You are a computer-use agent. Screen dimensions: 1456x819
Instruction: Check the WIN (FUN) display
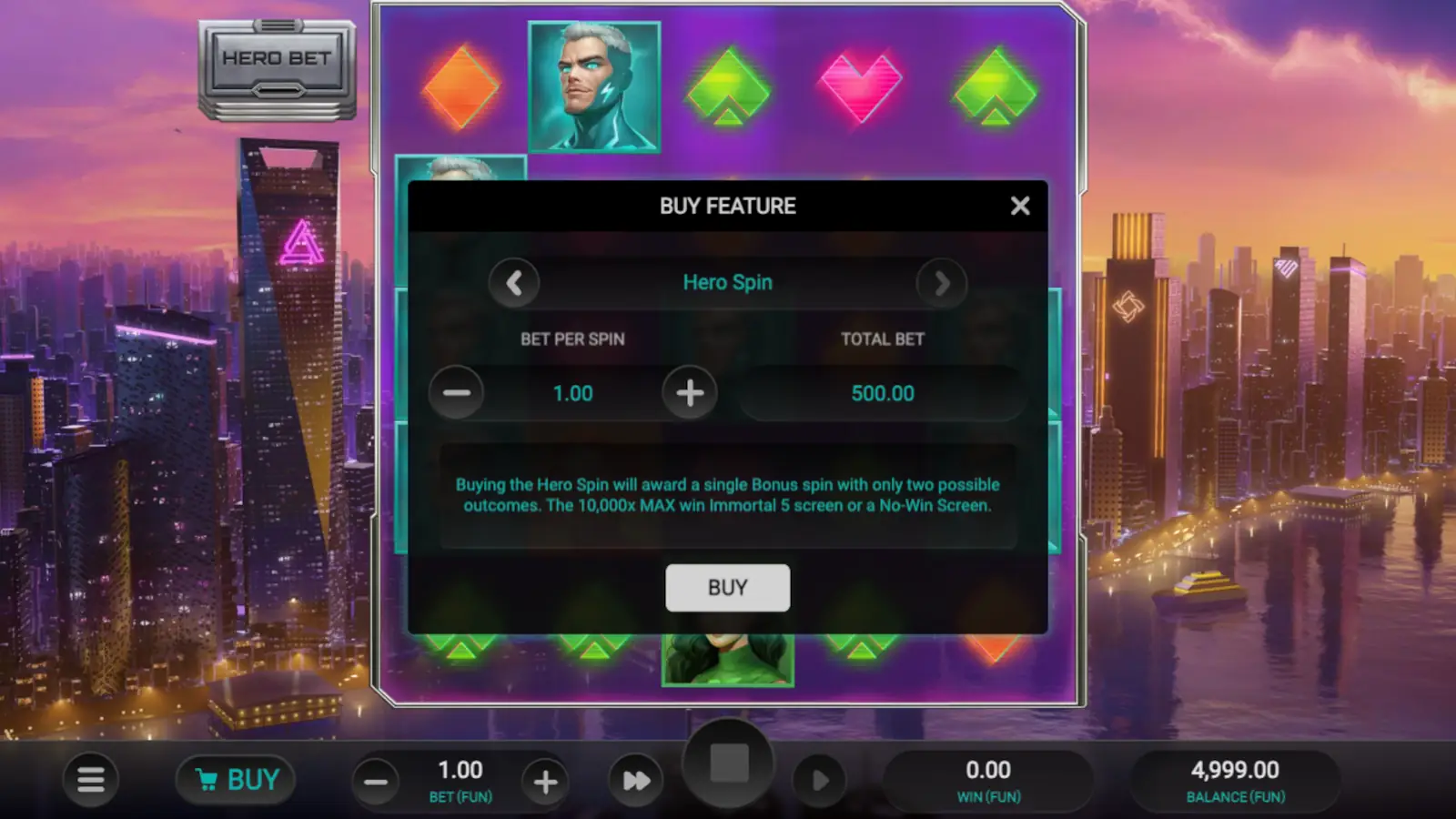[x=988, y=779]
